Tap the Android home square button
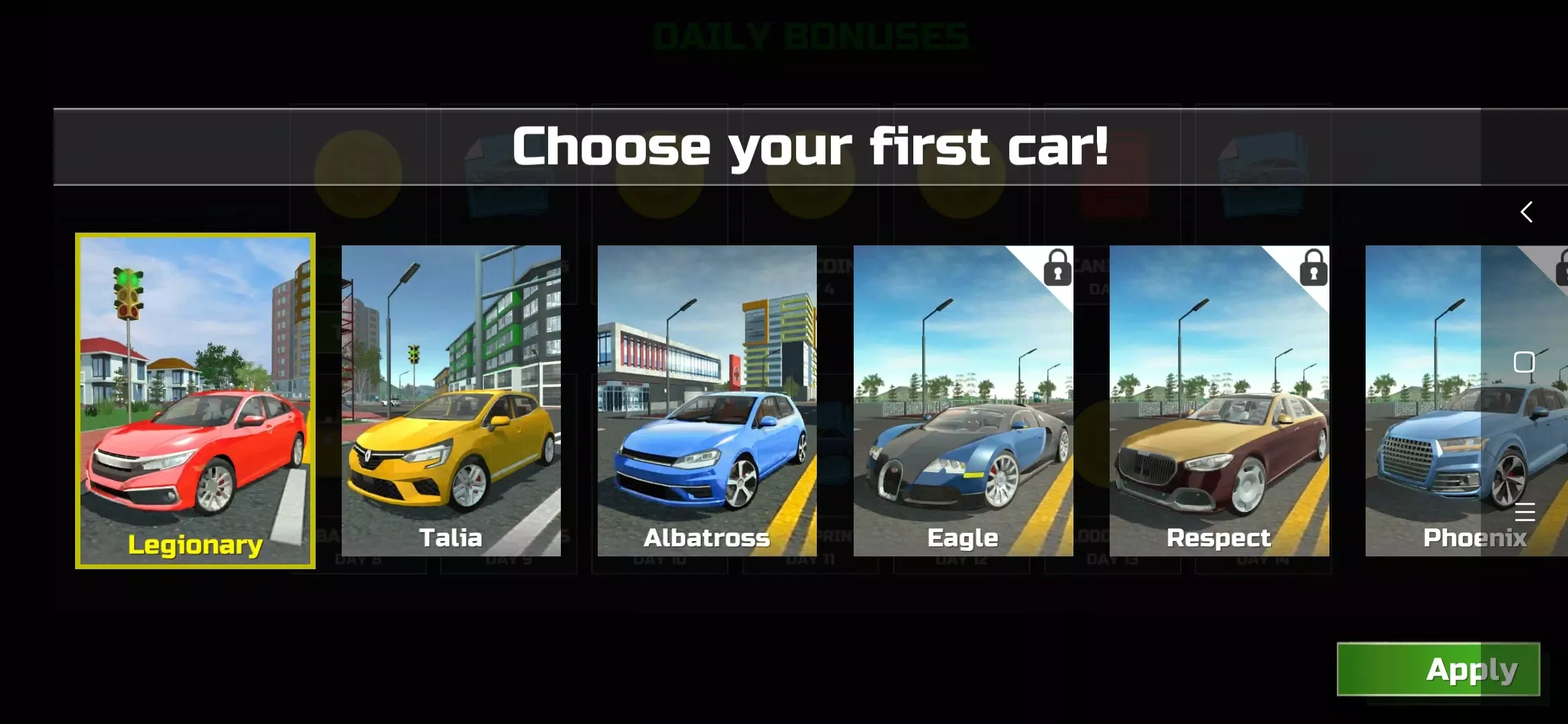 [1524, 362]
